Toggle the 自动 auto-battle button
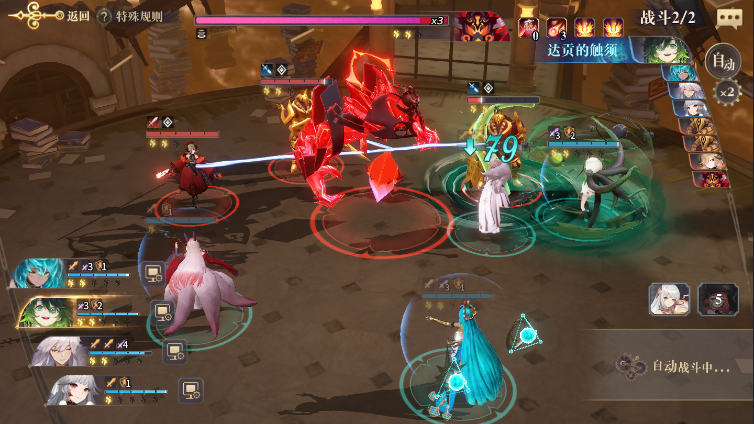The width and height of the screenshot is (754, 424). click(720, 61)
